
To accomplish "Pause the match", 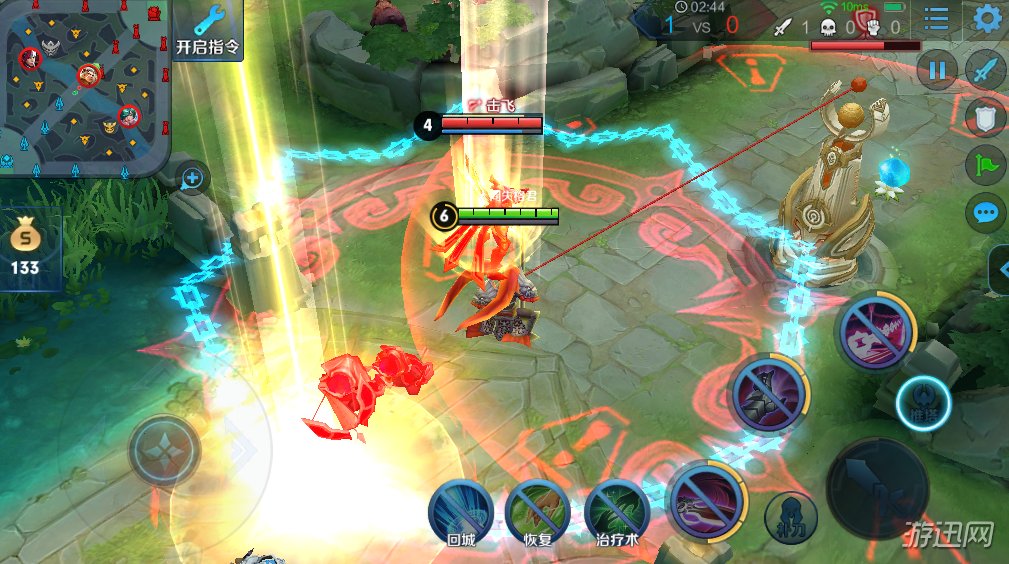I will click(937, 70).
